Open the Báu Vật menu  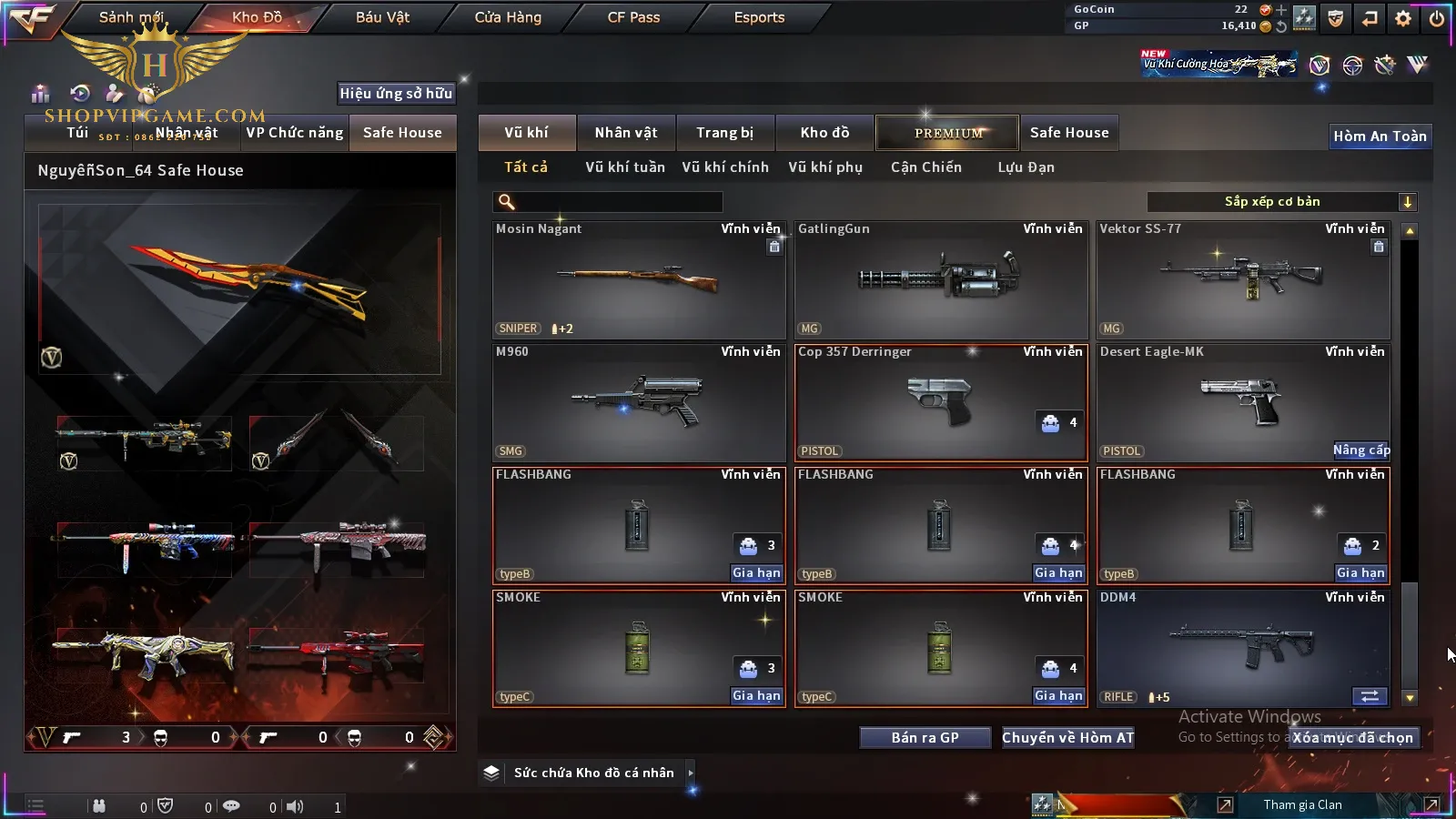pos(382,17)
